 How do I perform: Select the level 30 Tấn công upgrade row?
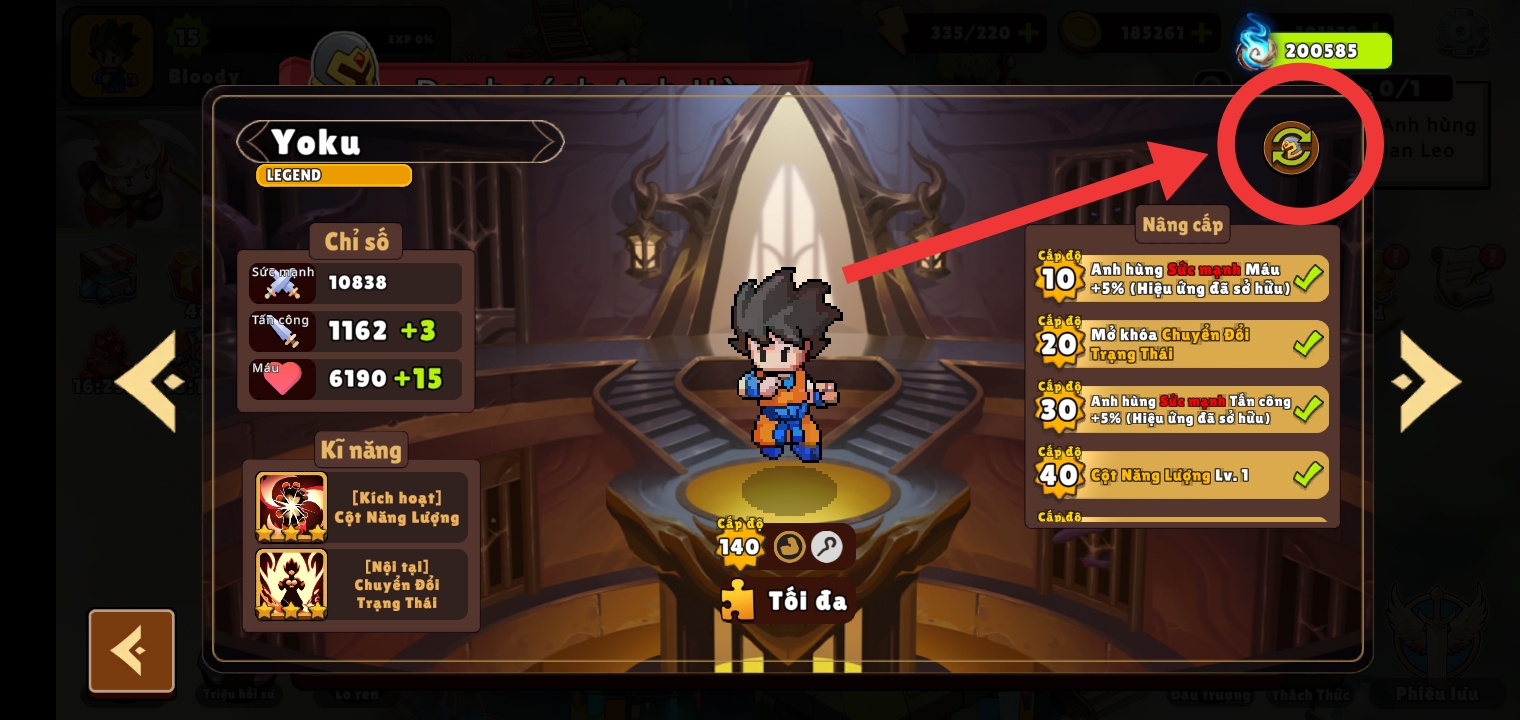1183,409
